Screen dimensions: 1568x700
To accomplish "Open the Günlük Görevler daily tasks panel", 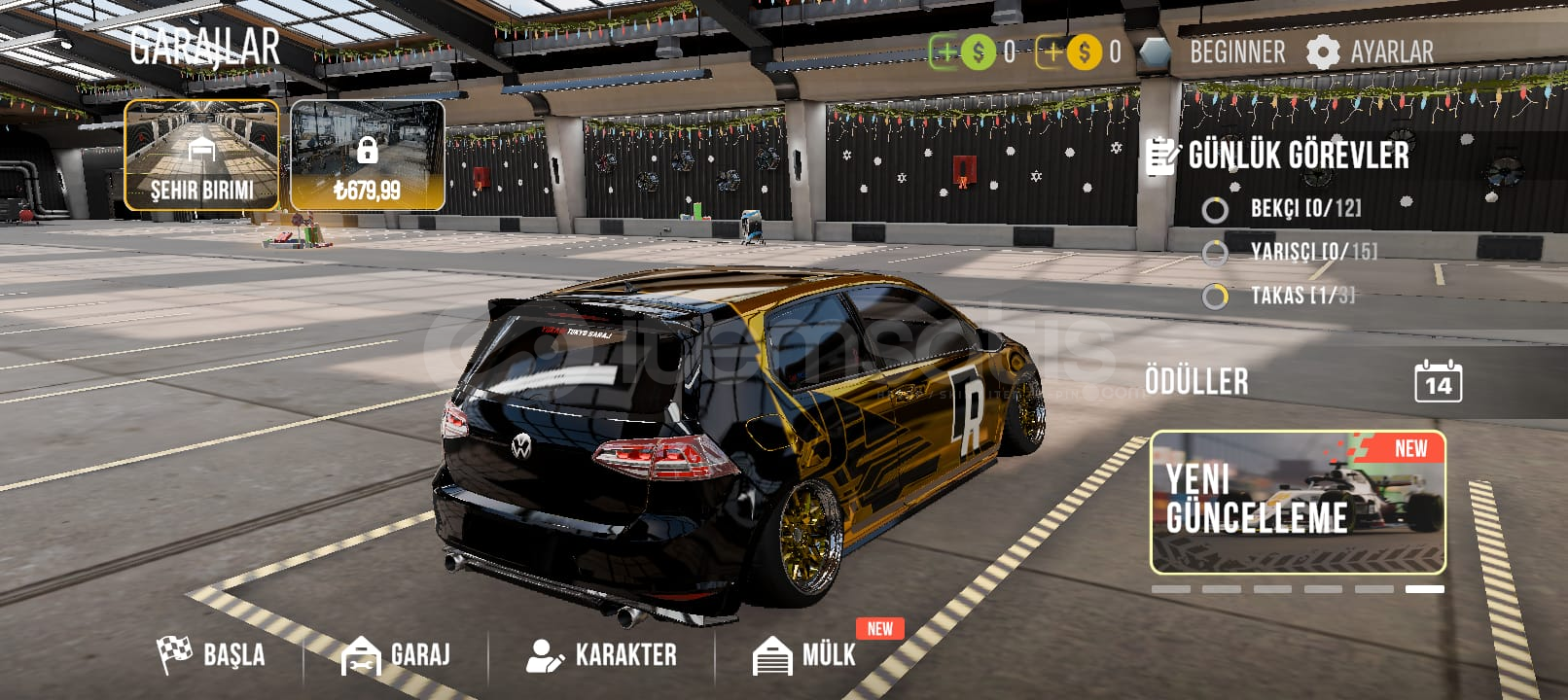I will coord(1279,156).
